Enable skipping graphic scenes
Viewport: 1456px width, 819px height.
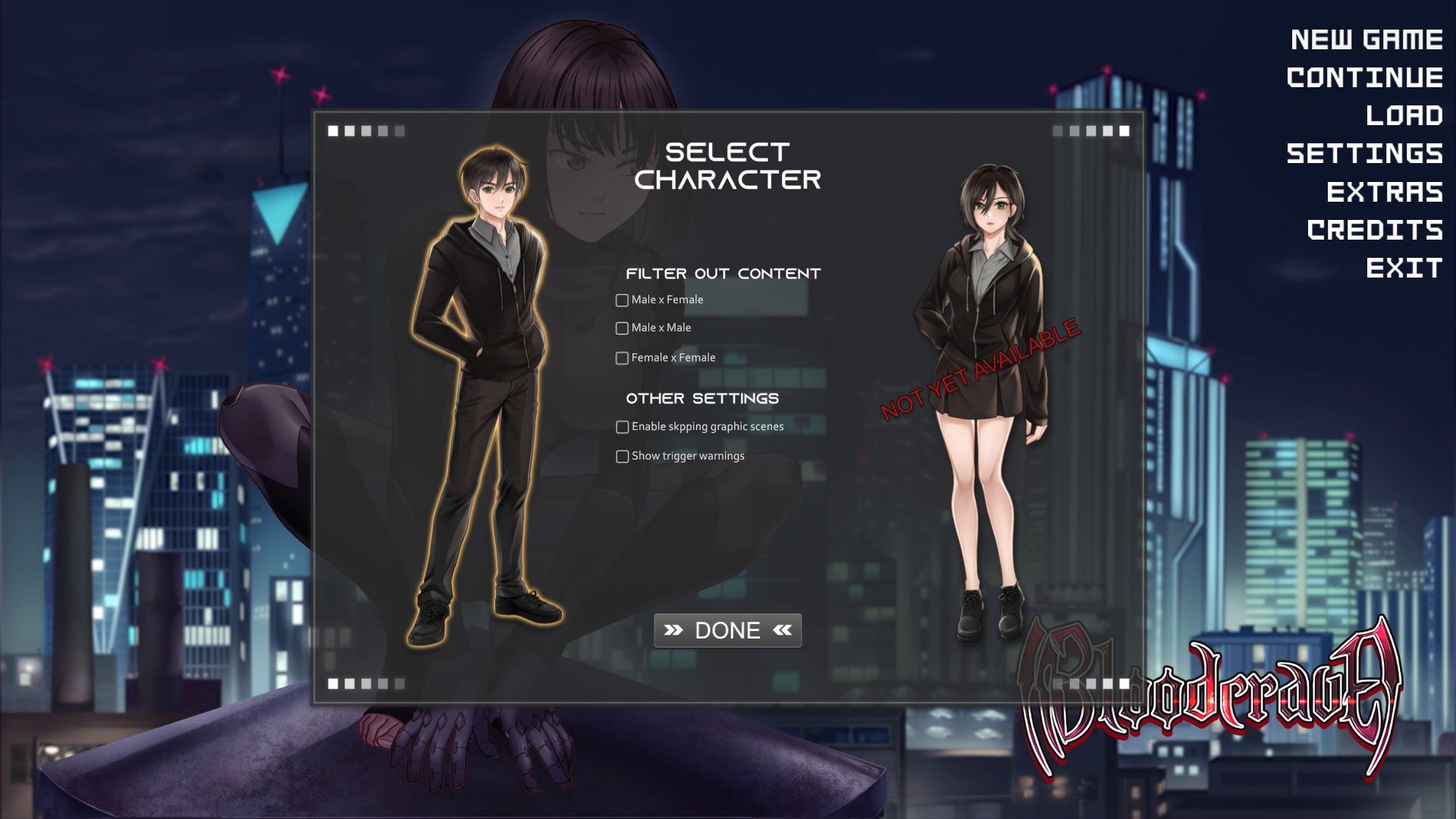(622, 427)
